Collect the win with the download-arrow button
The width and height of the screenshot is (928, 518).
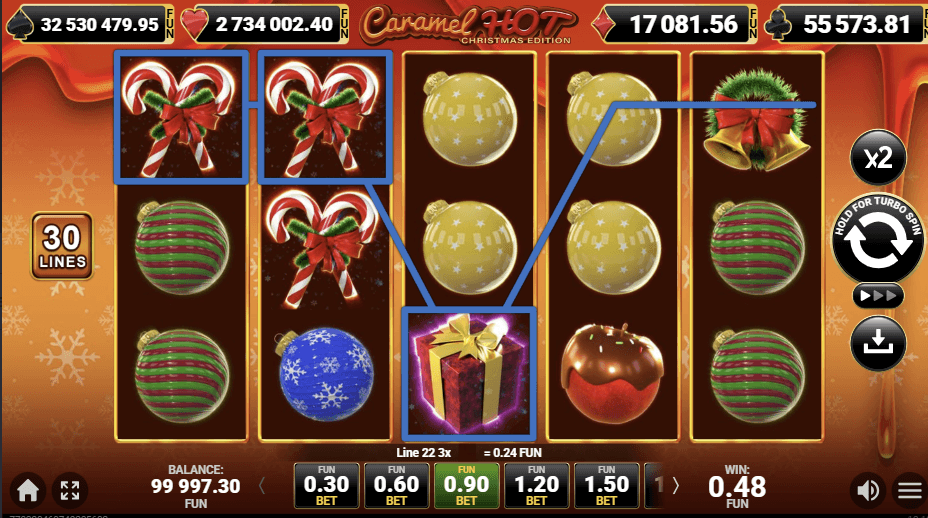pos(877,343)
